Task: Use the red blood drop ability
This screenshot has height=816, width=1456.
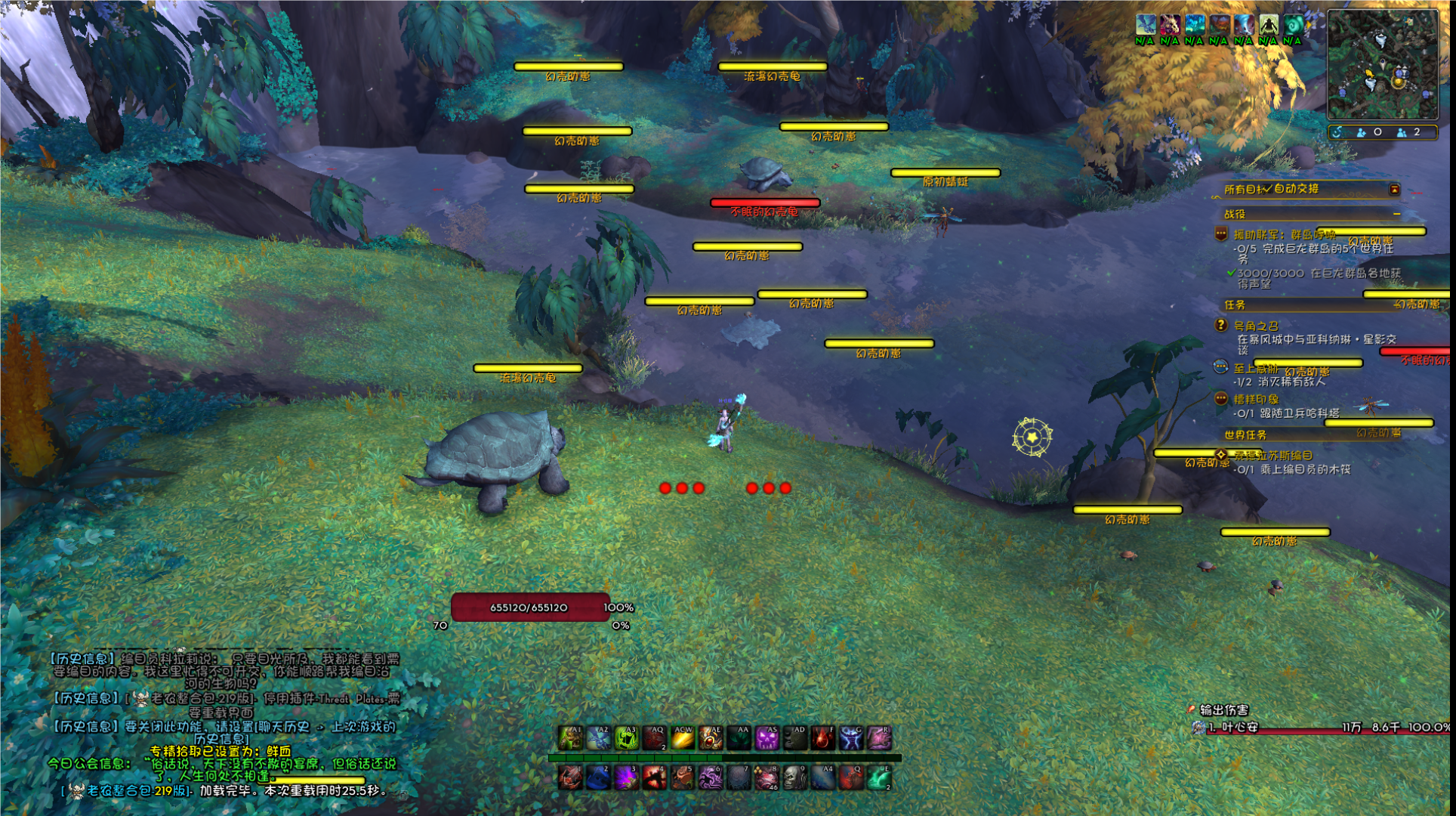Action: [823, 738]
